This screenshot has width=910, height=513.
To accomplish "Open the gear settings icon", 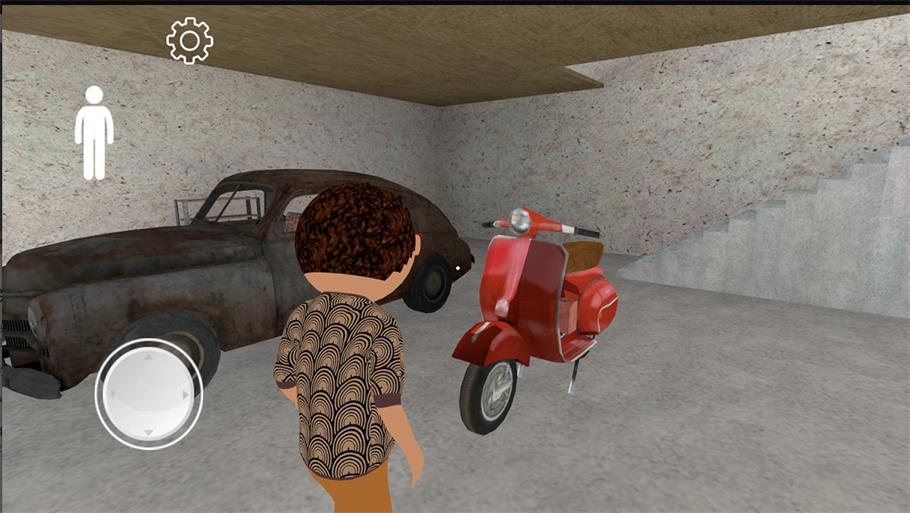I will [x=189, y=41].
